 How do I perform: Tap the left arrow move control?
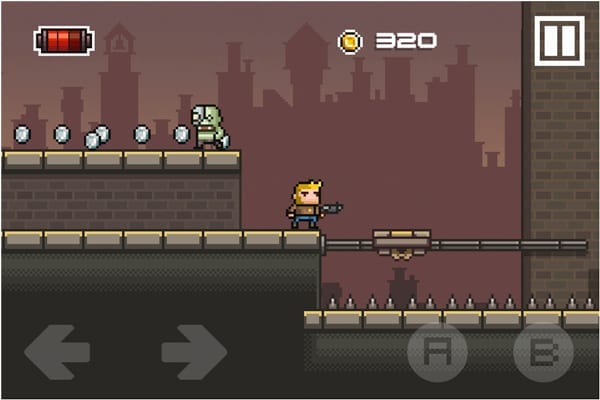tap(57, 351)
